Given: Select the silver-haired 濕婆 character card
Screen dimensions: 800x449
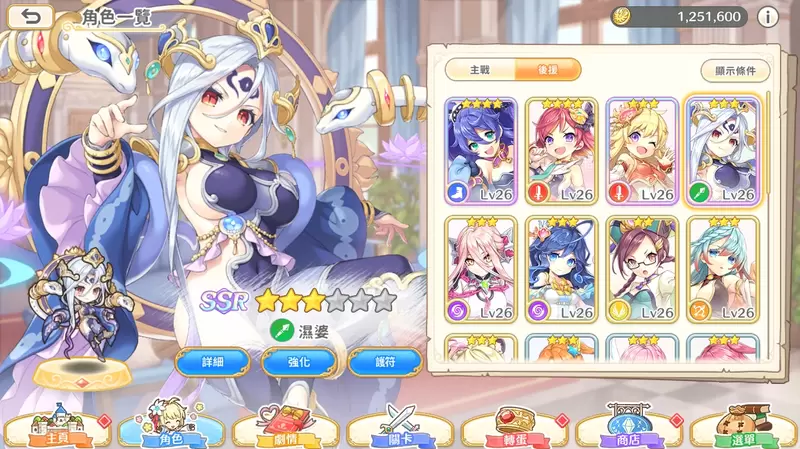Looking at the screenshot, I should click(724, 150).
